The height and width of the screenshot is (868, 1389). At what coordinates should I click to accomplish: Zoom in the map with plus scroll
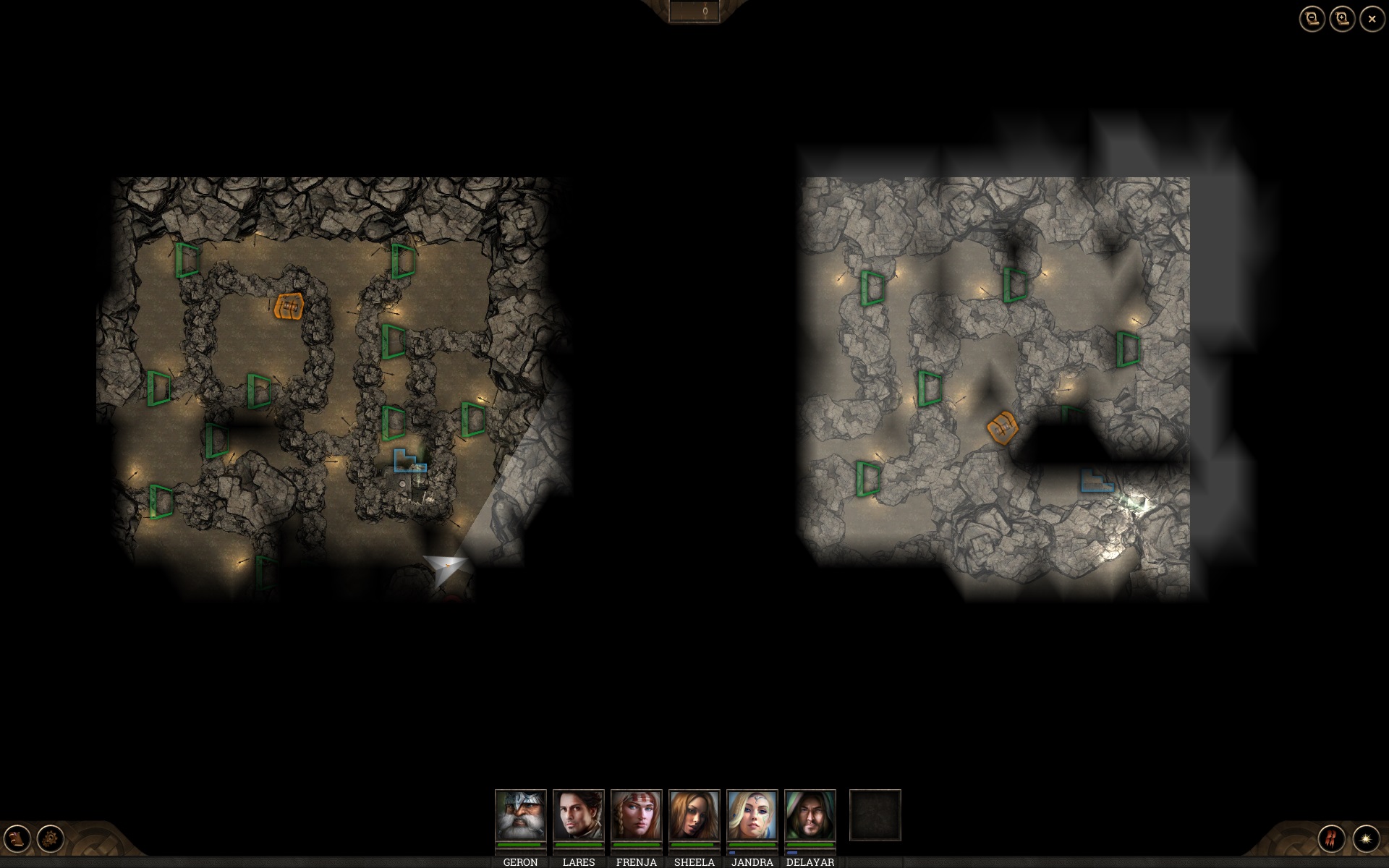(1342, 20)
